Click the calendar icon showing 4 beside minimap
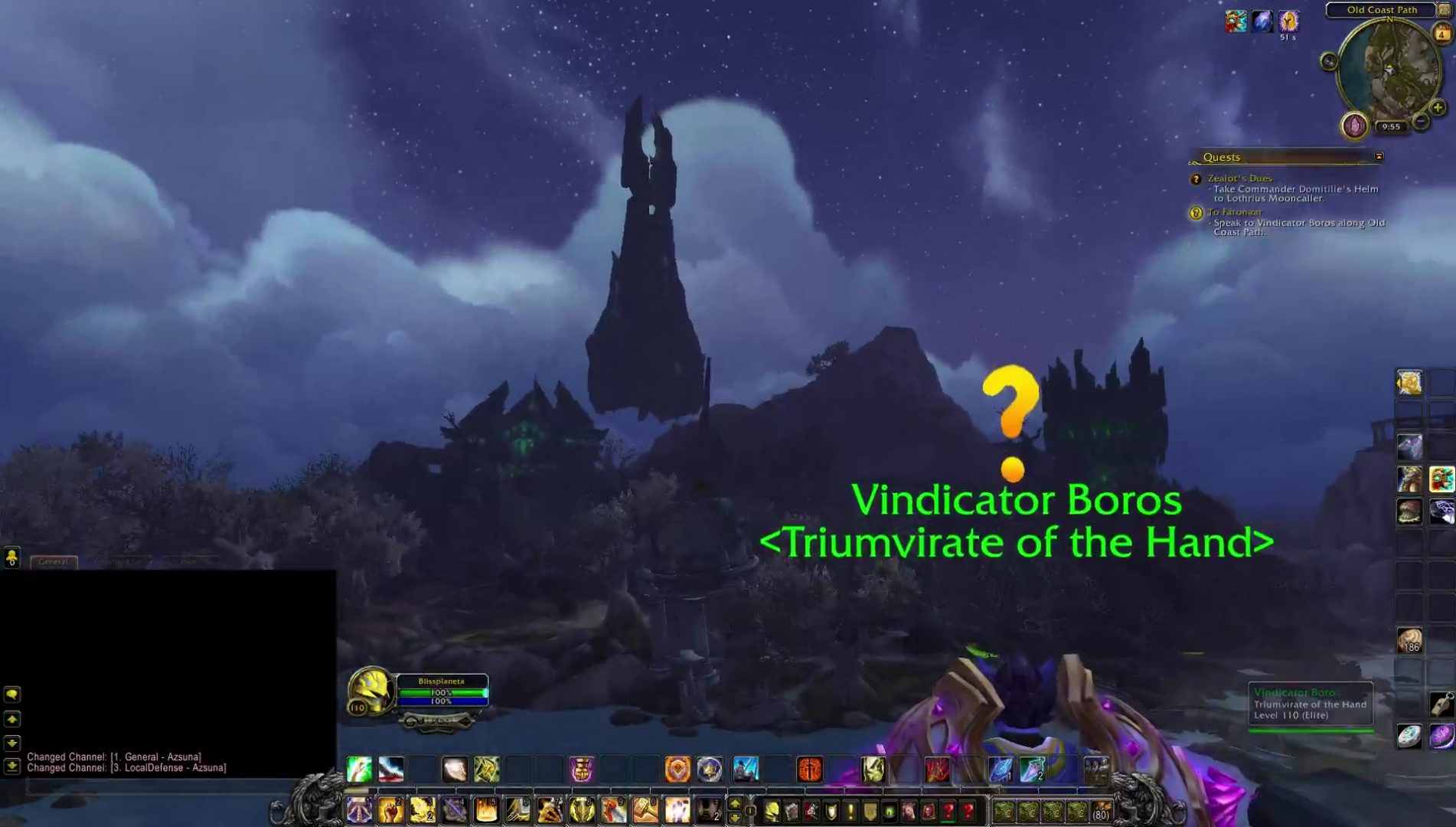The image size is (1456, 827). pos(1441,34)
